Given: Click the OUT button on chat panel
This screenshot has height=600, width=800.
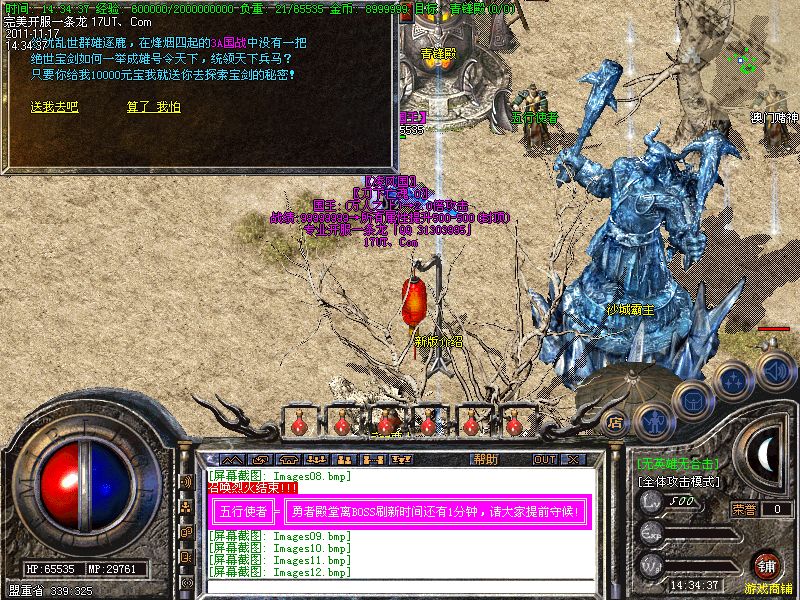Looking at the screenshot, I should [x=545, y=460].
